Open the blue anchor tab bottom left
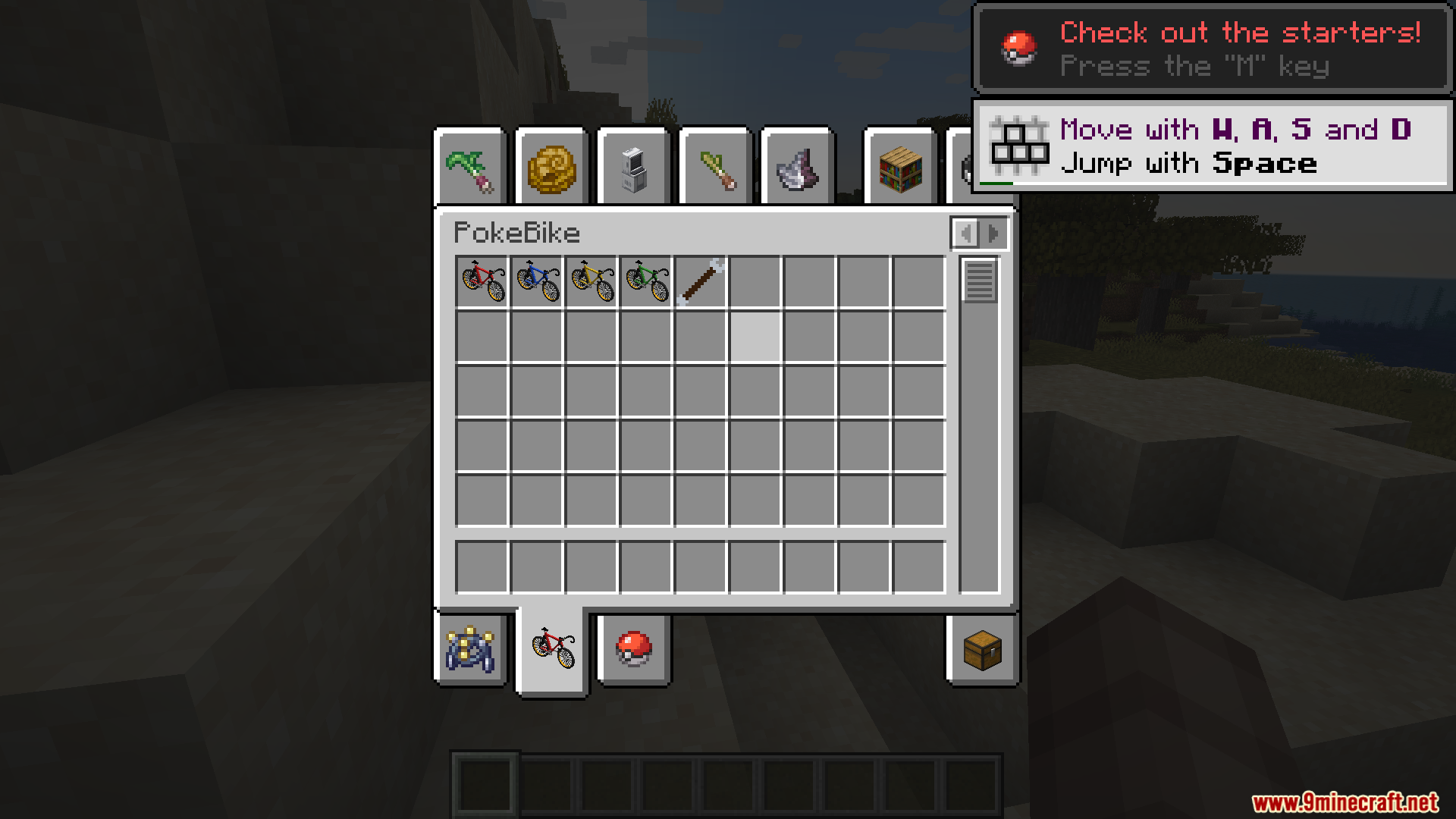The image size is (1456, 819). [471, 651]
